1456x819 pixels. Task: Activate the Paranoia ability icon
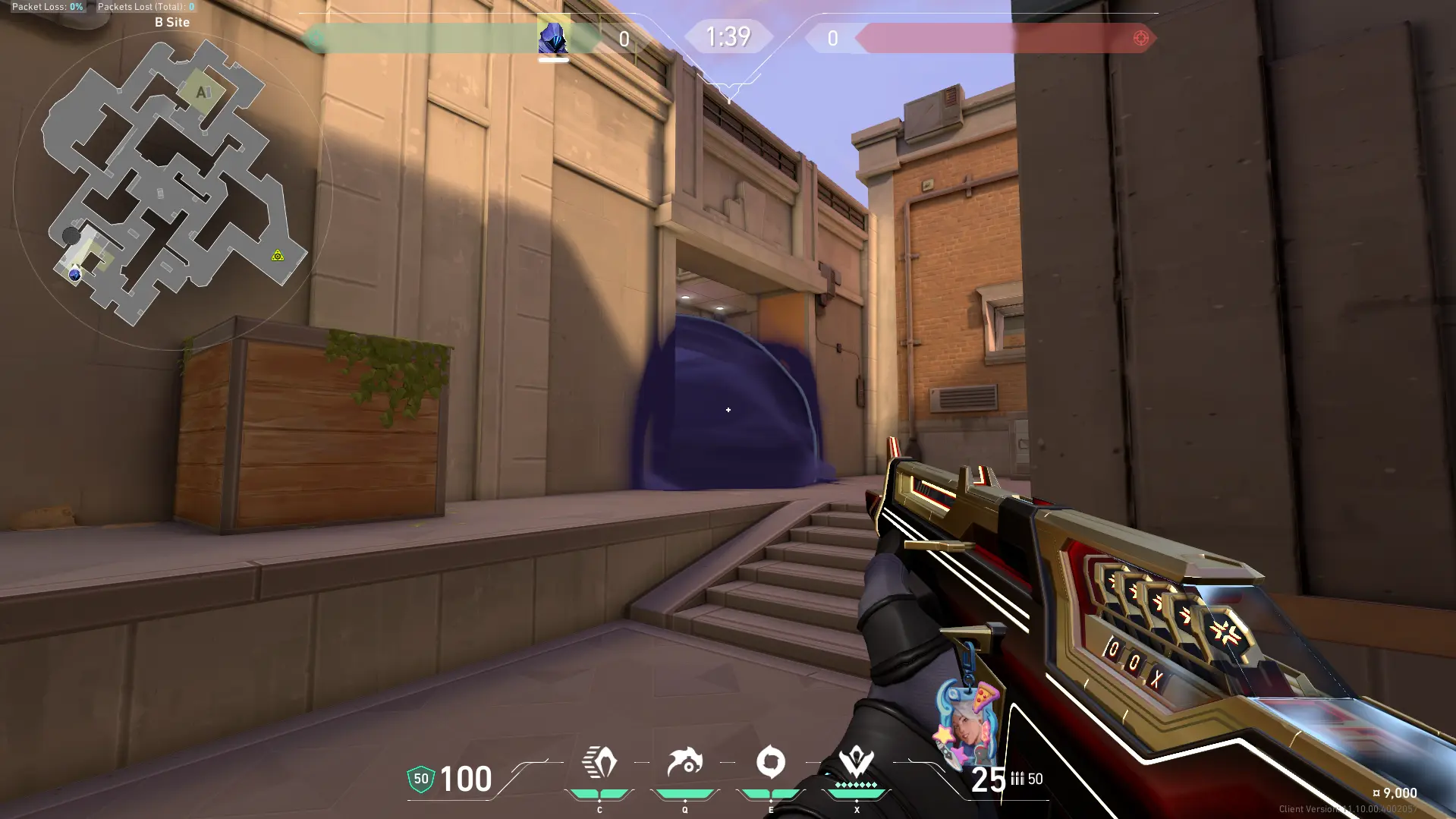click(x=685, y=763)
